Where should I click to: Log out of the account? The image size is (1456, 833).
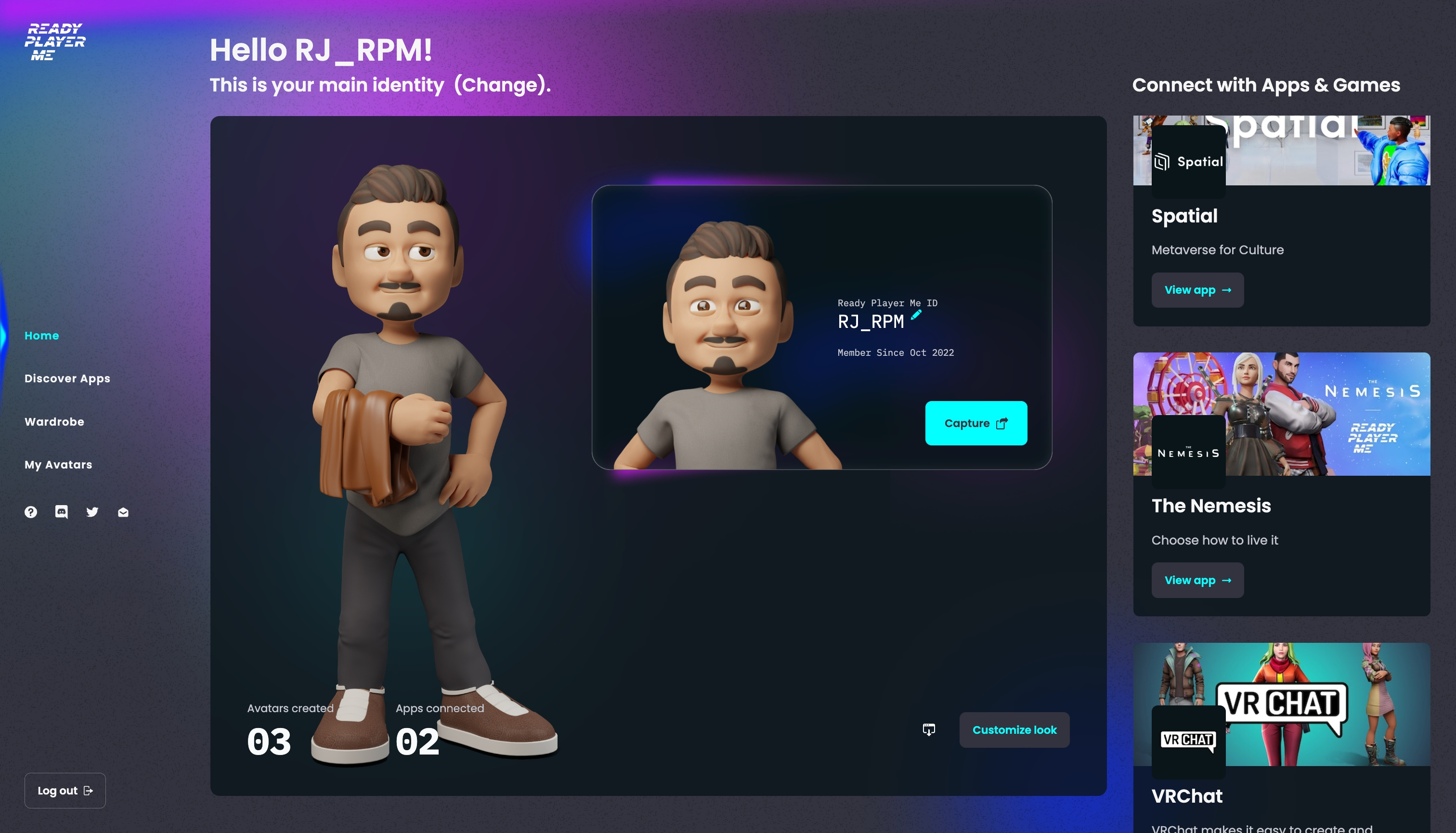(x=65, y=790)
